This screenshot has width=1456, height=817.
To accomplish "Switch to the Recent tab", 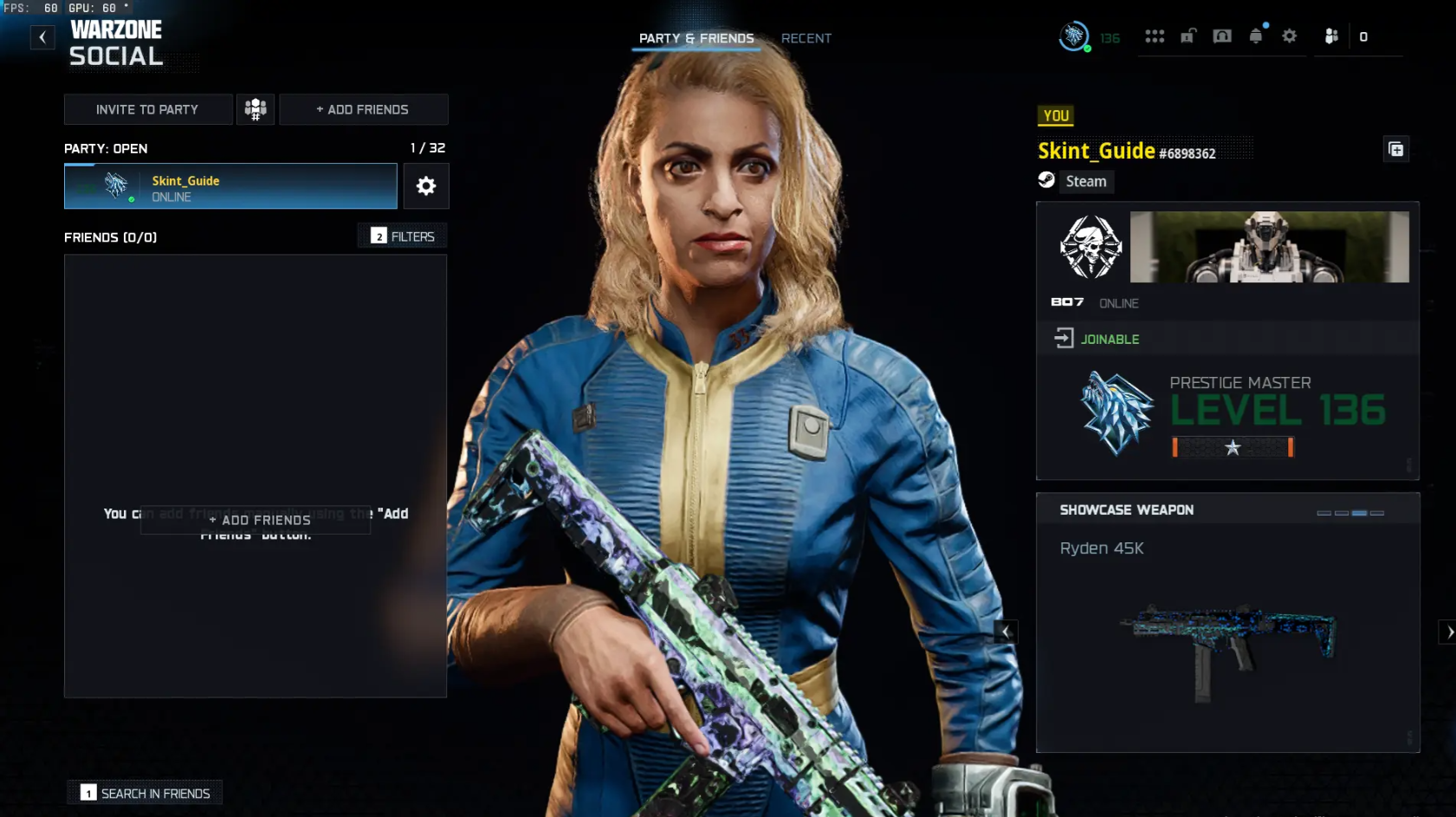I will (x=806, y=38).
